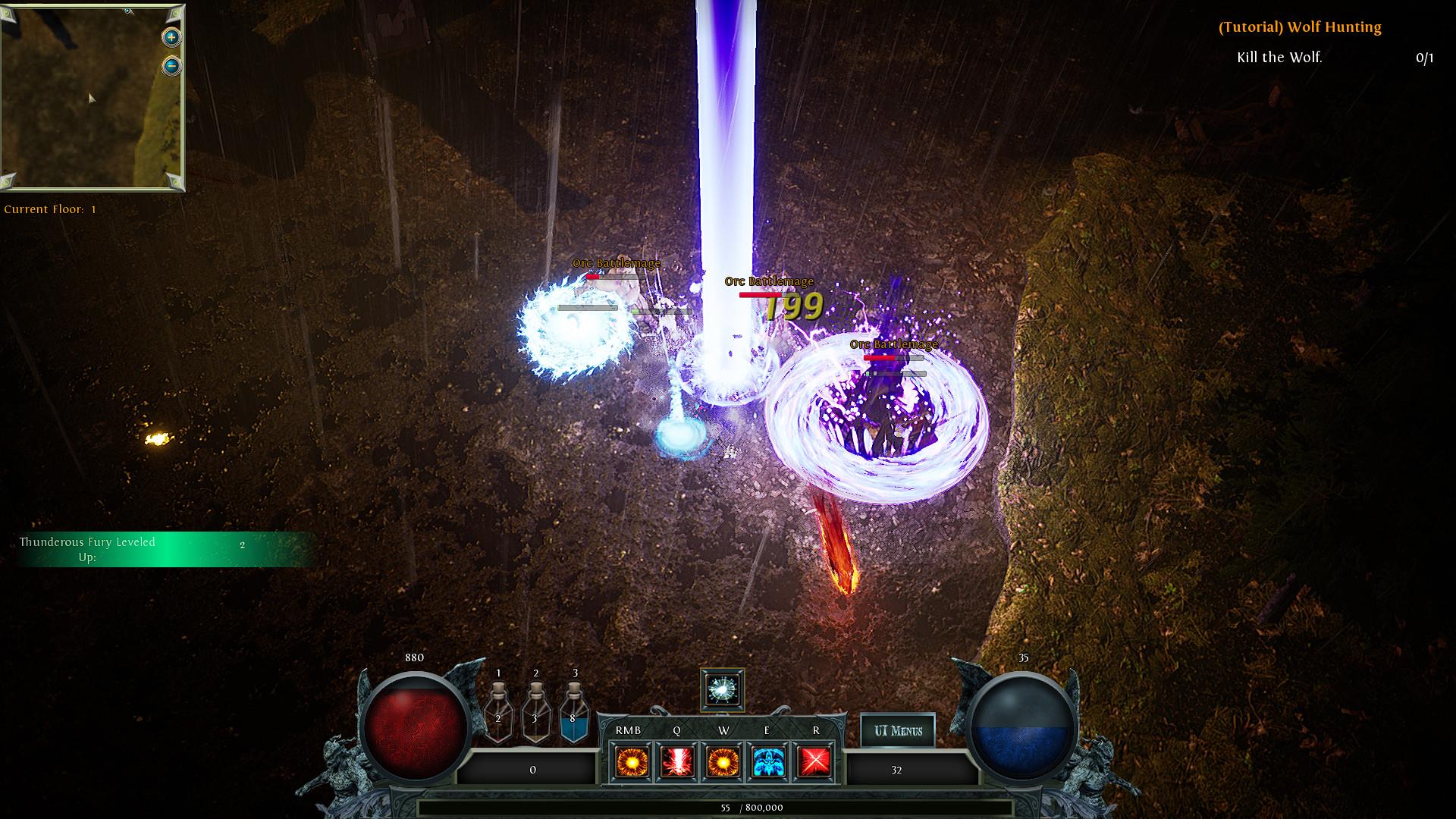Click the active buff icon above the skill bar
The image size is (1456, 819).
[723, 690]
